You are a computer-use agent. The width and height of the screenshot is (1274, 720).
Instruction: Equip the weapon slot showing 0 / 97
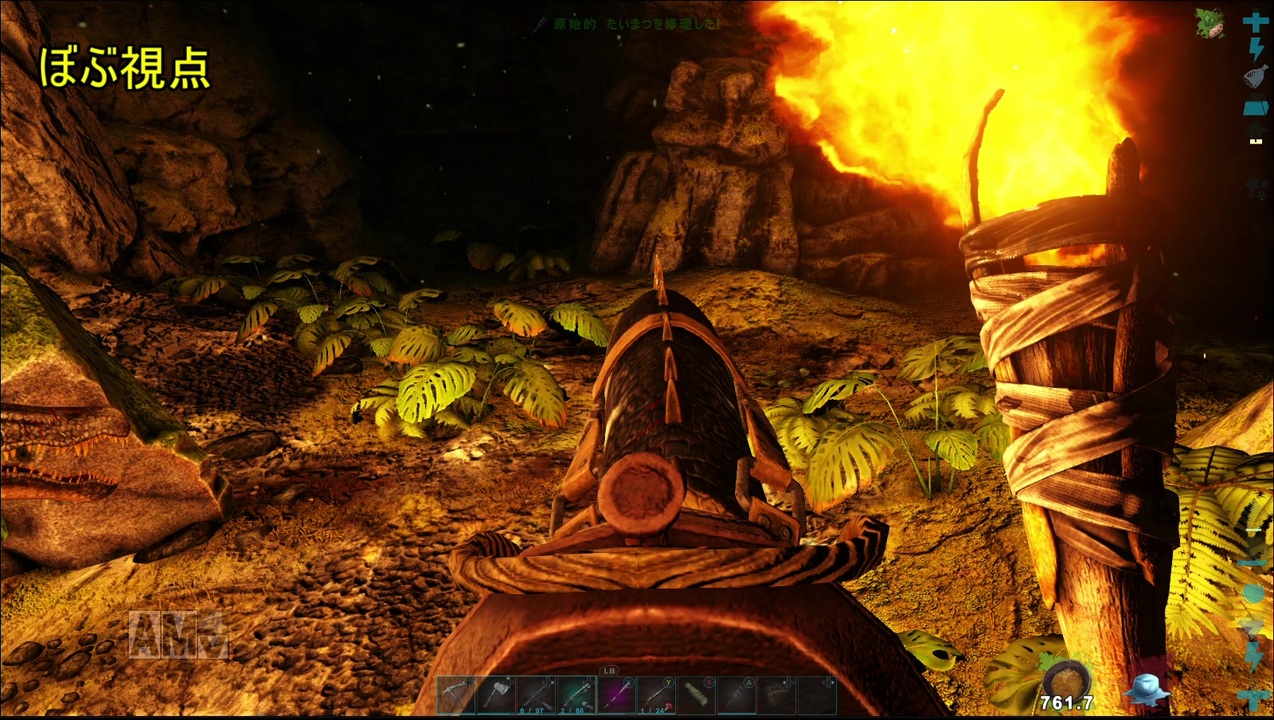536,695
